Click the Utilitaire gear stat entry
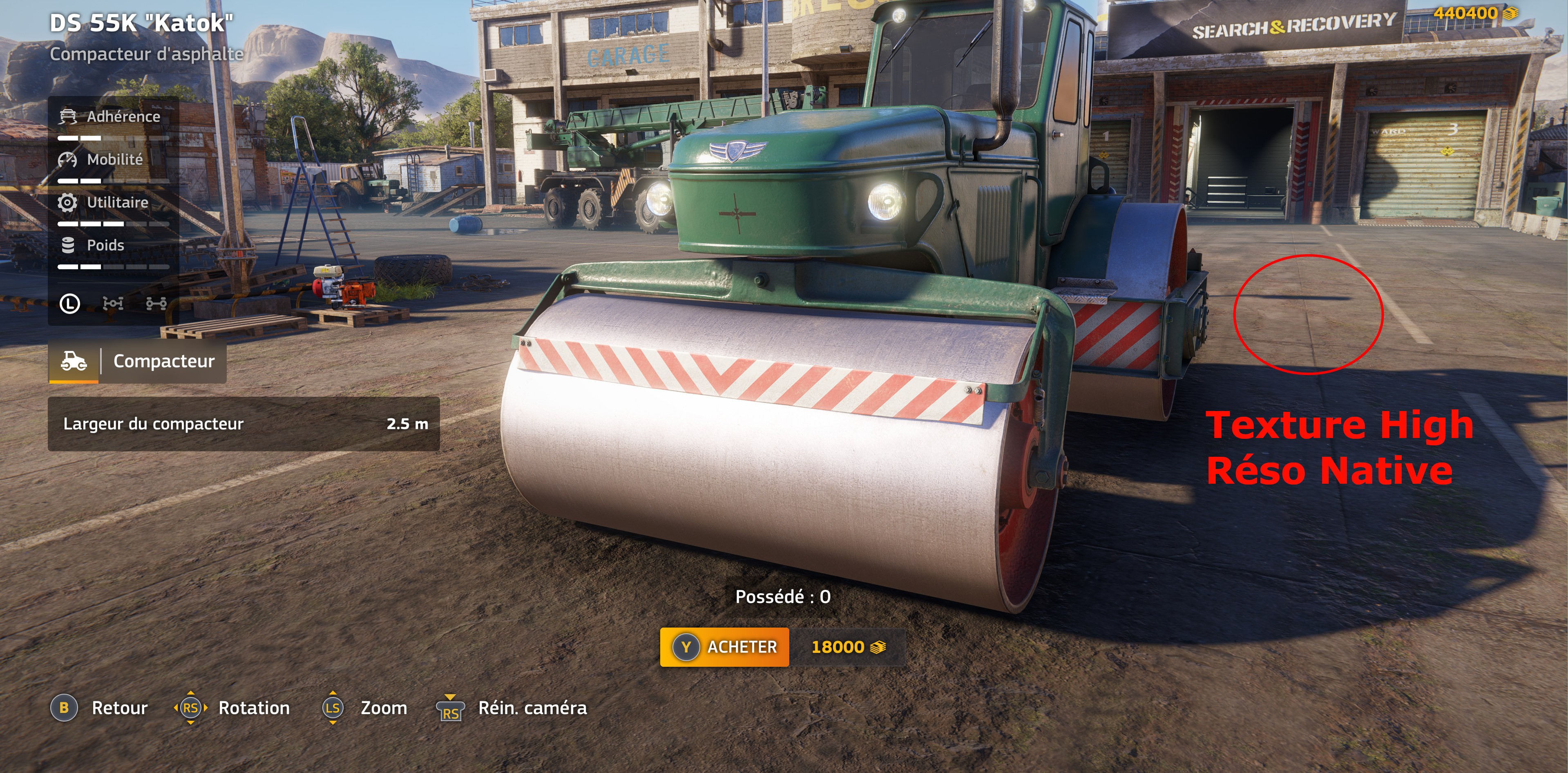Screen dimensions: 1568x773 (x=113, y=203)
